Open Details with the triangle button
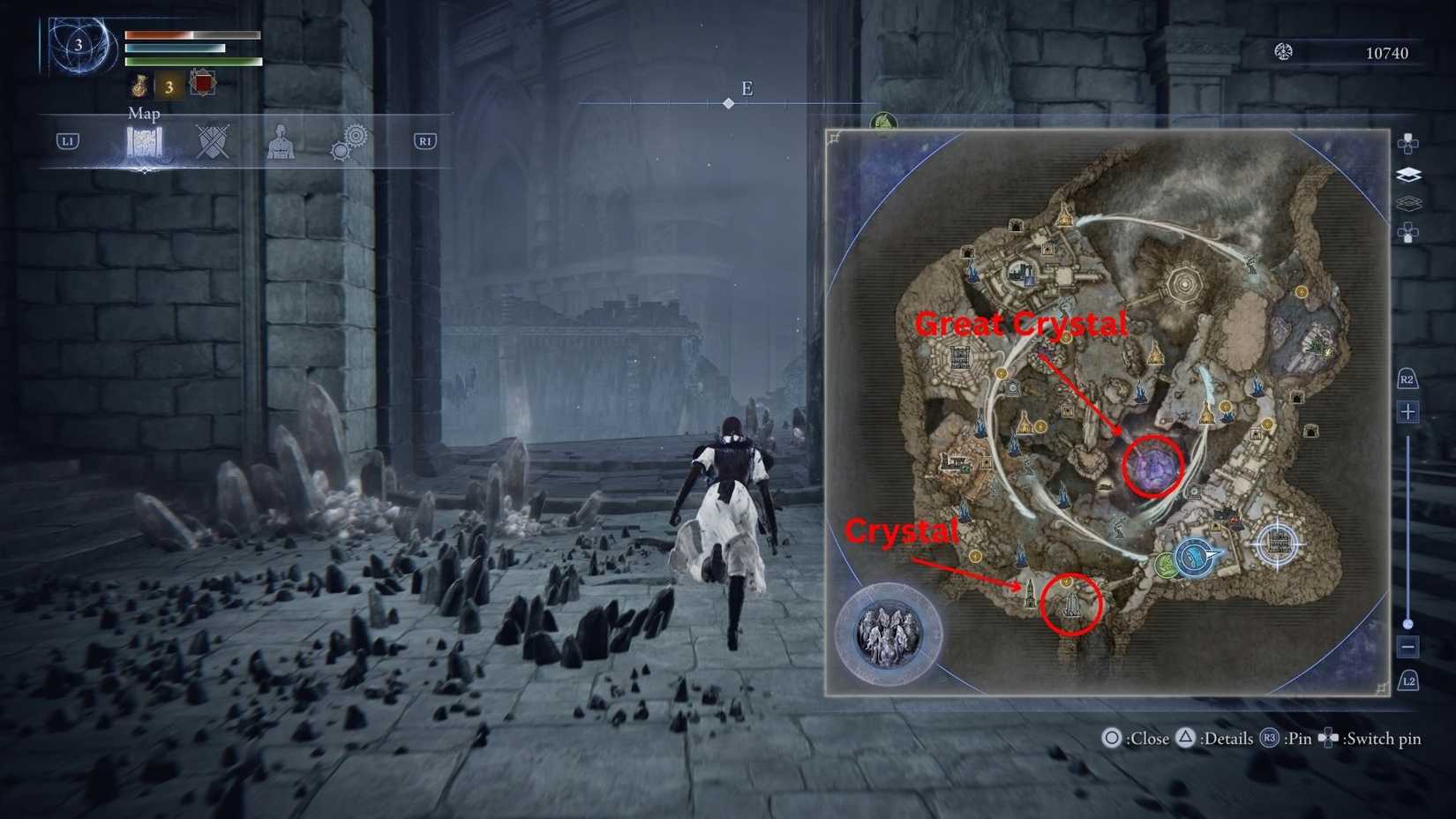 (x=1183, y=738)
